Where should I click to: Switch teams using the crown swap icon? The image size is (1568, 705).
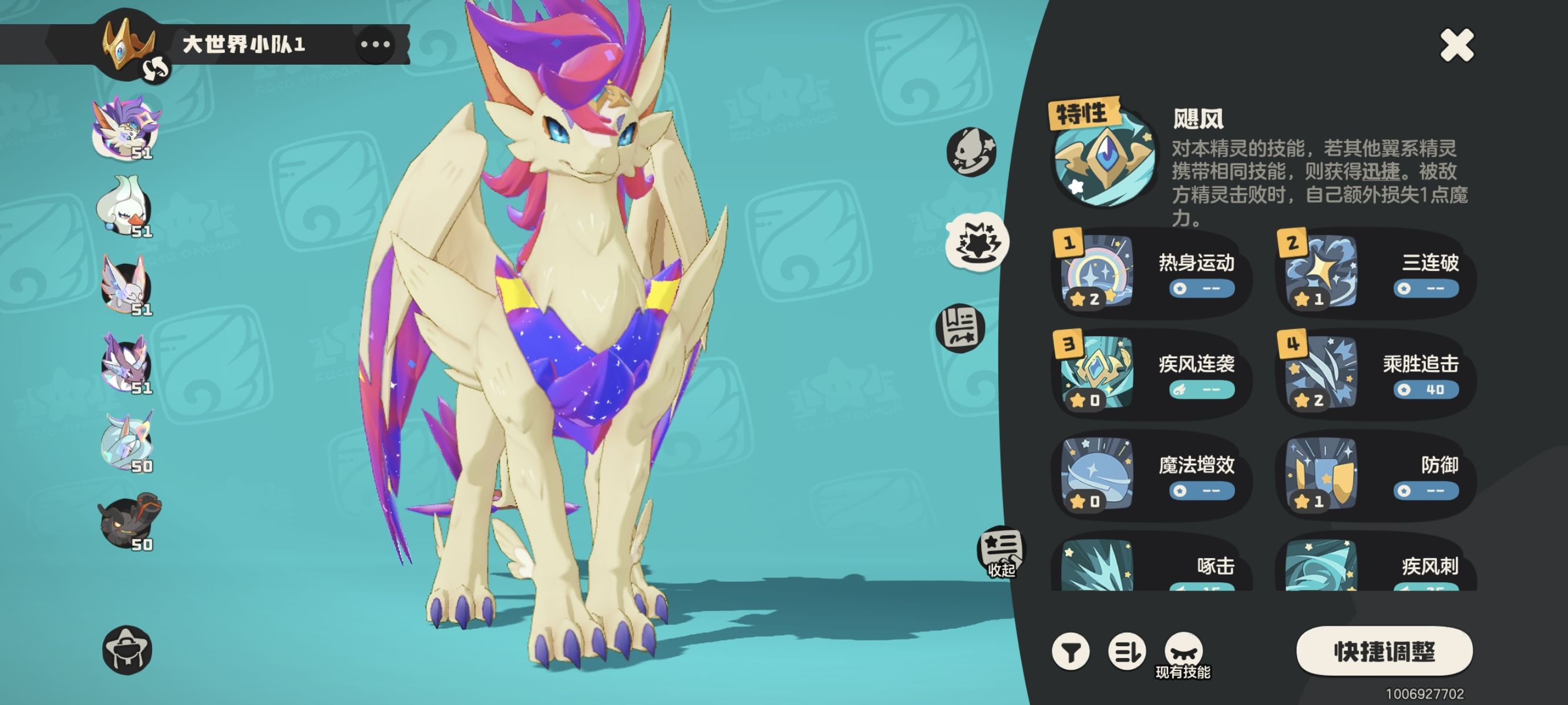154,69
